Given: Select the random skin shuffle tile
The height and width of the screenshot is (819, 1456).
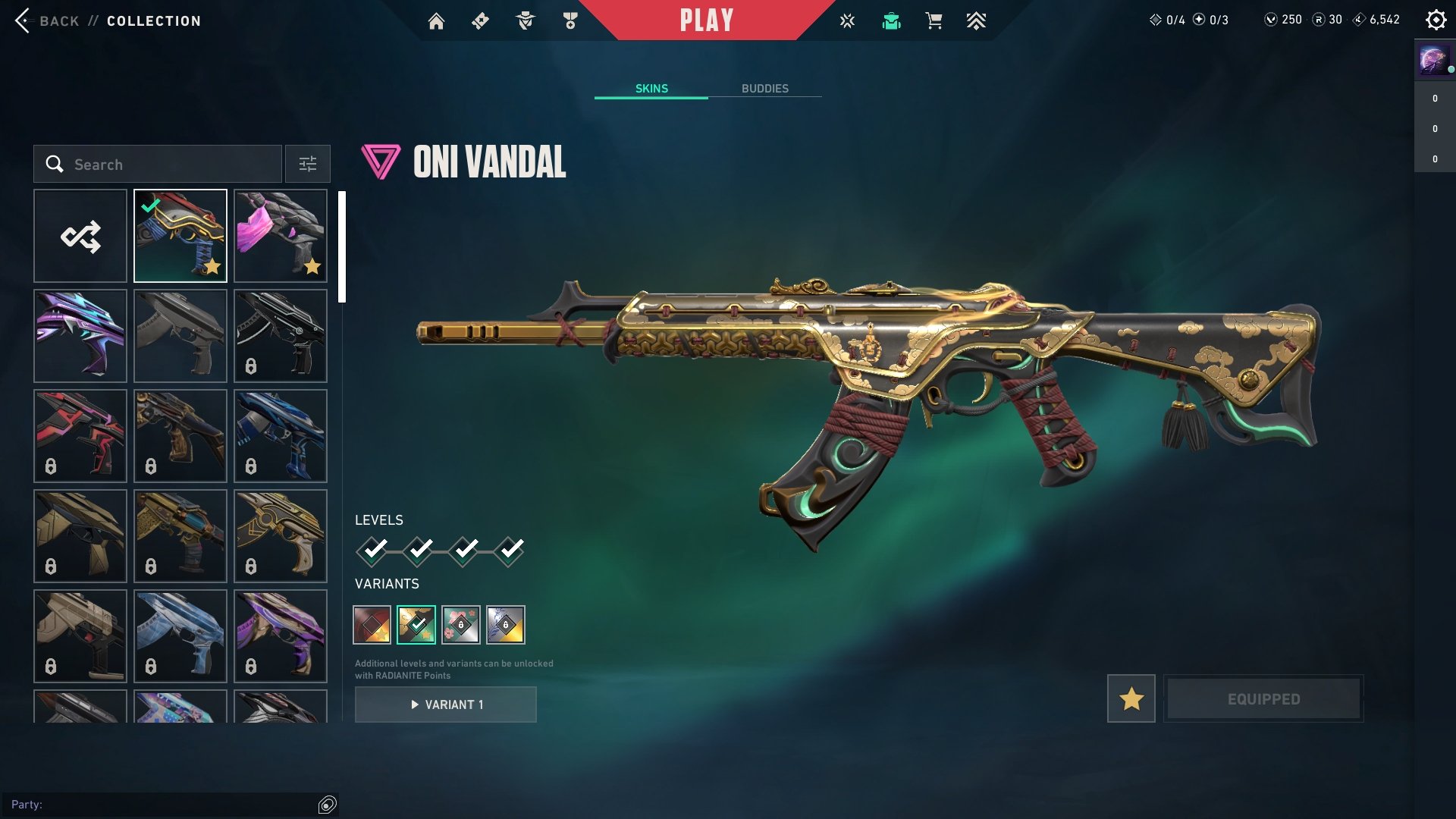Looking at the screenshot, I should [80, 235].
